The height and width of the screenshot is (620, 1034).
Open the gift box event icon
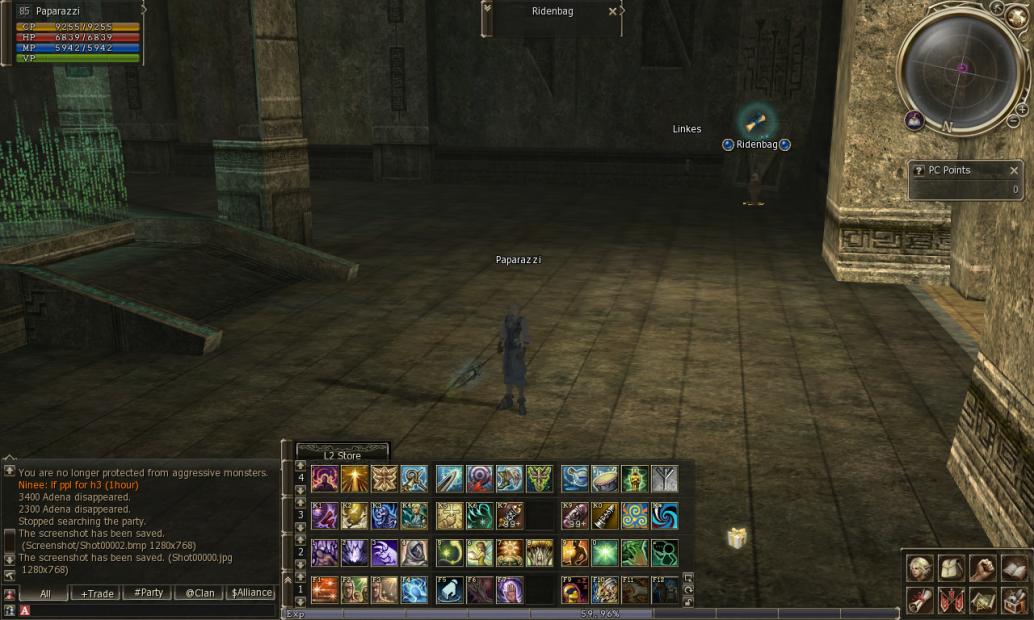(737, 538)
